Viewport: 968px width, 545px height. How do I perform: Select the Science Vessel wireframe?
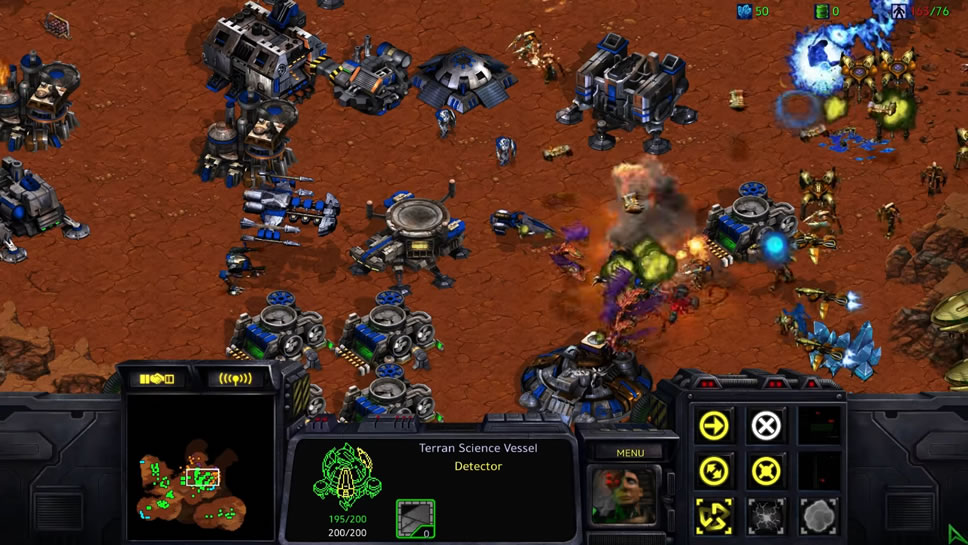[347, 475]
